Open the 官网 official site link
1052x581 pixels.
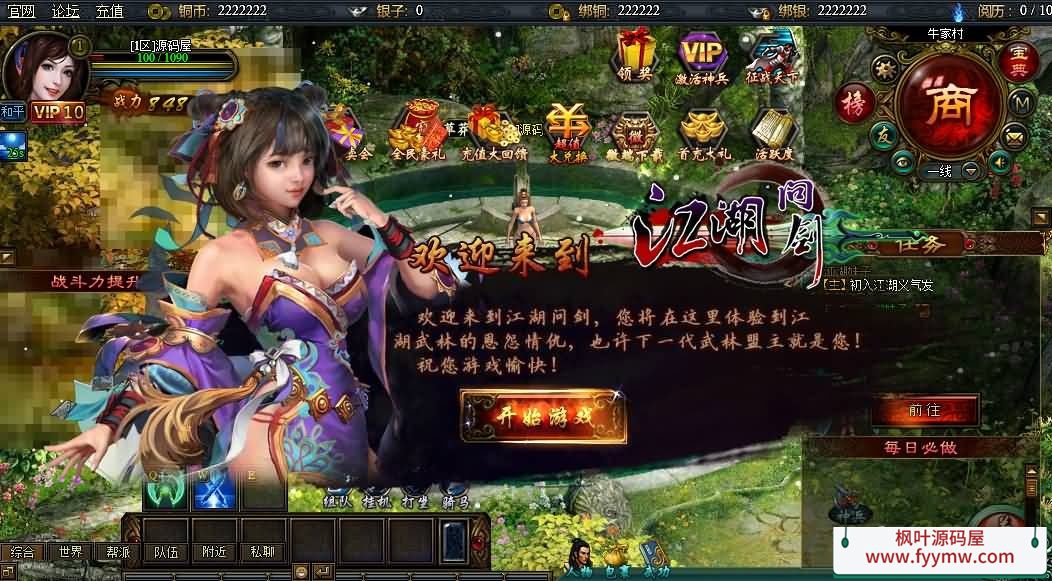click(x=22, y=11)
